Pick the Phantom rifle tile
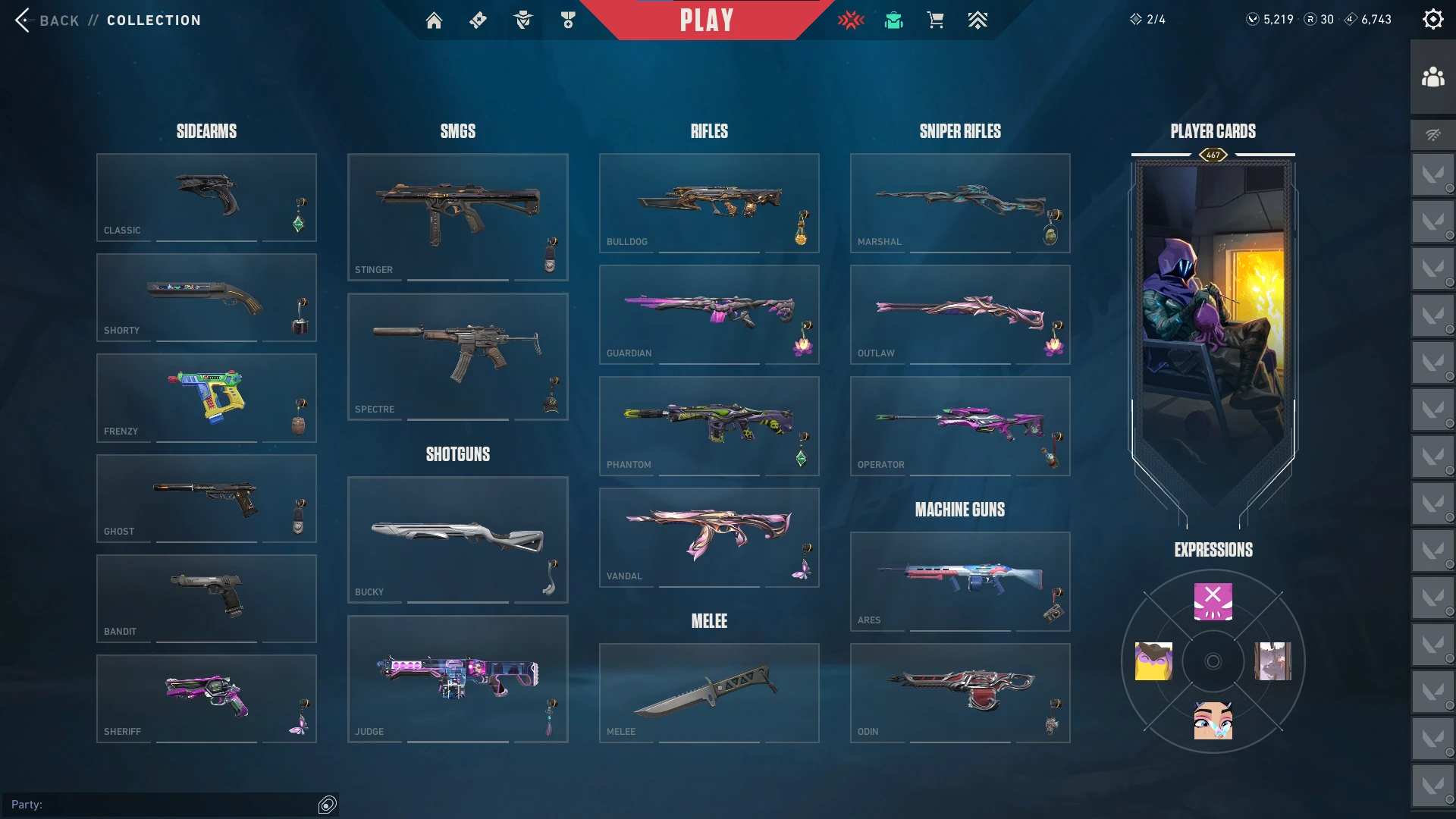The image size is (1456, 819). [x=708, y=425]
